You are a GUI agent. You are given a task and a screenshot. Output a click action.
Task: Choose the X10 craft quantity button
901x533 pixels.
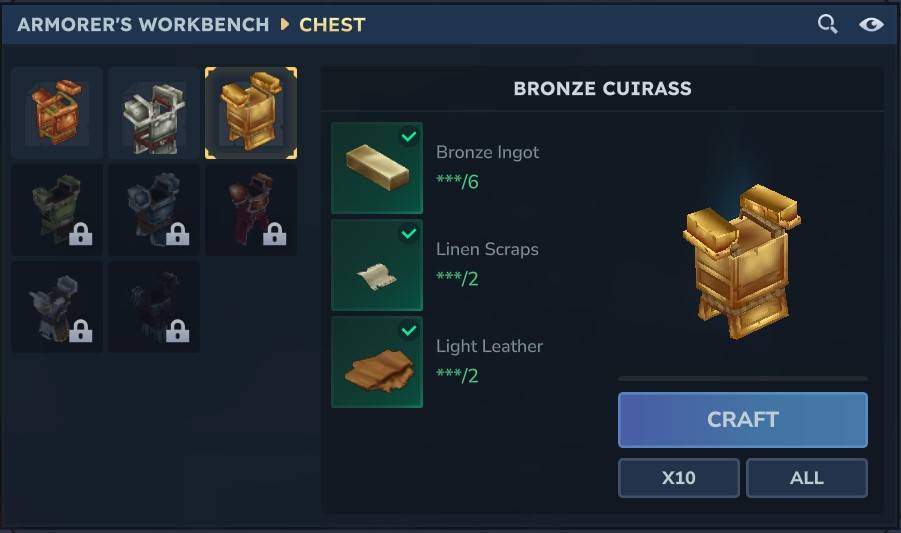(678, 478)
